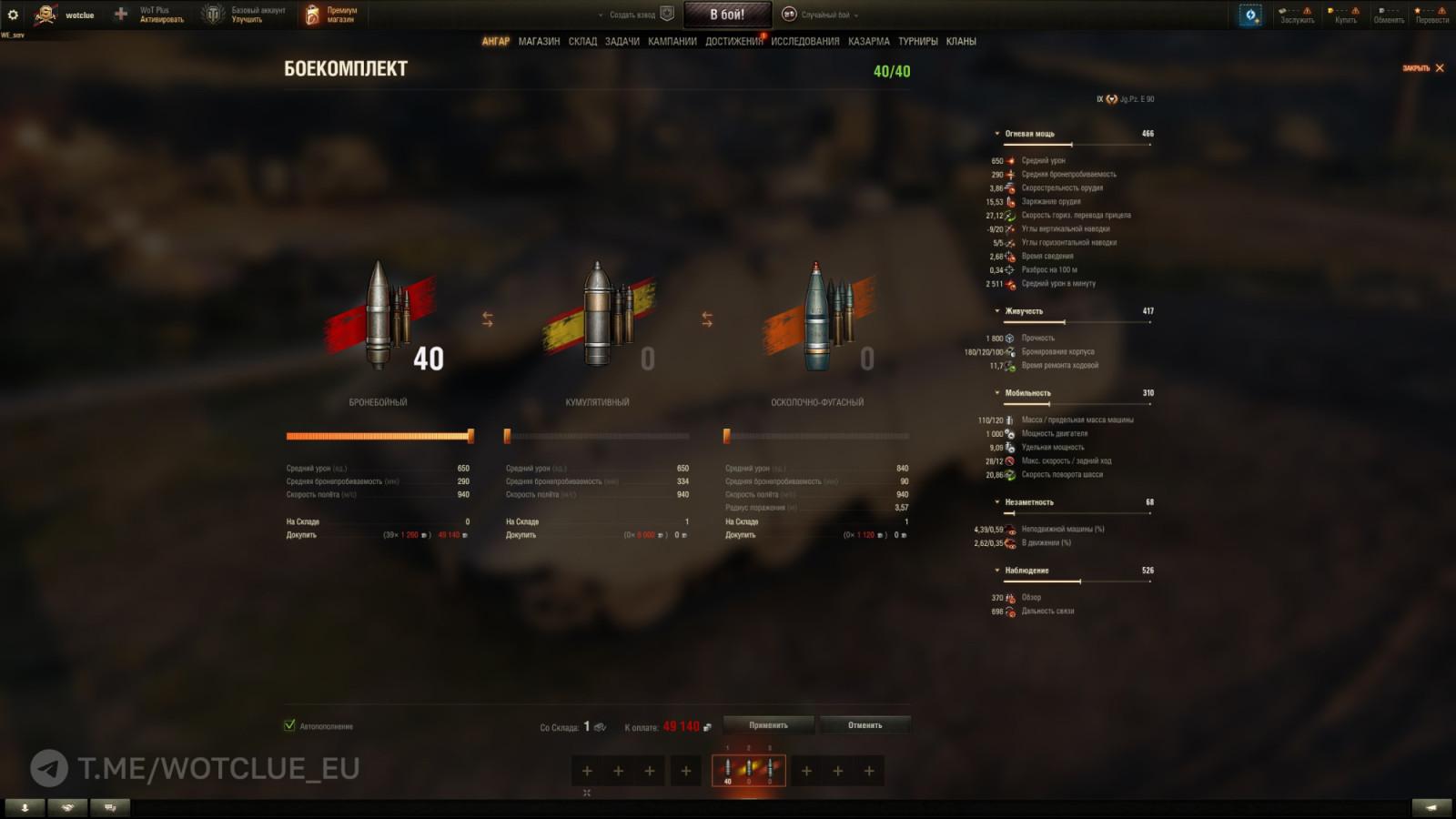Click the В бой! button
1456x819 pixels.
[x=727, y=13]
